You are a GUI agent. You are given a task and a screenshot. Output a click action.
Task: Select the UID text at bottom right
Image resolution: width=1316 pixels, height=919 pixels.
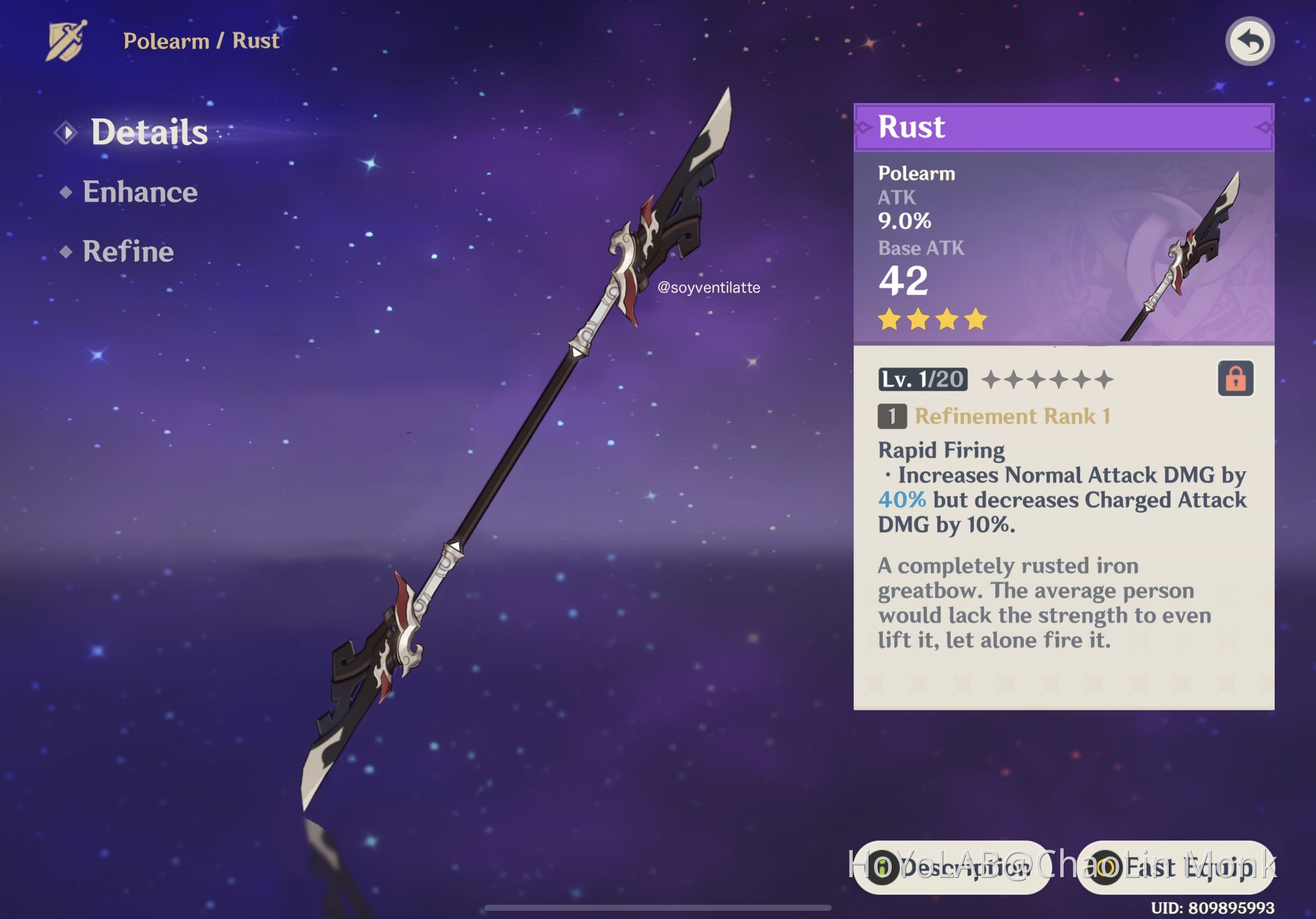pos(1214,908)
